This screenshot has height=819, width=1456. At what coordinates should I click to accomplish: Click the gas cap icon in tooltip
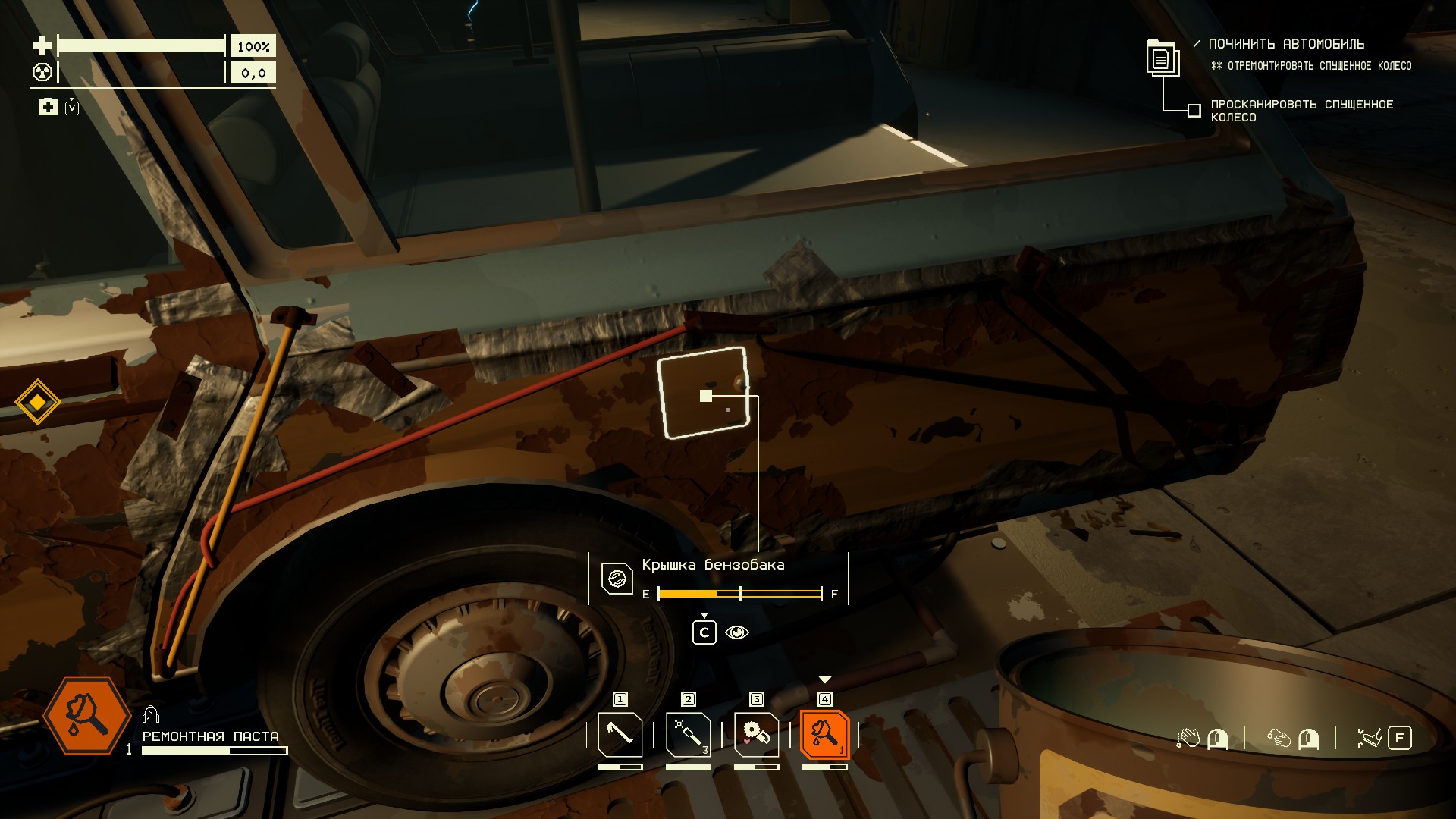[x=617, y=579]
